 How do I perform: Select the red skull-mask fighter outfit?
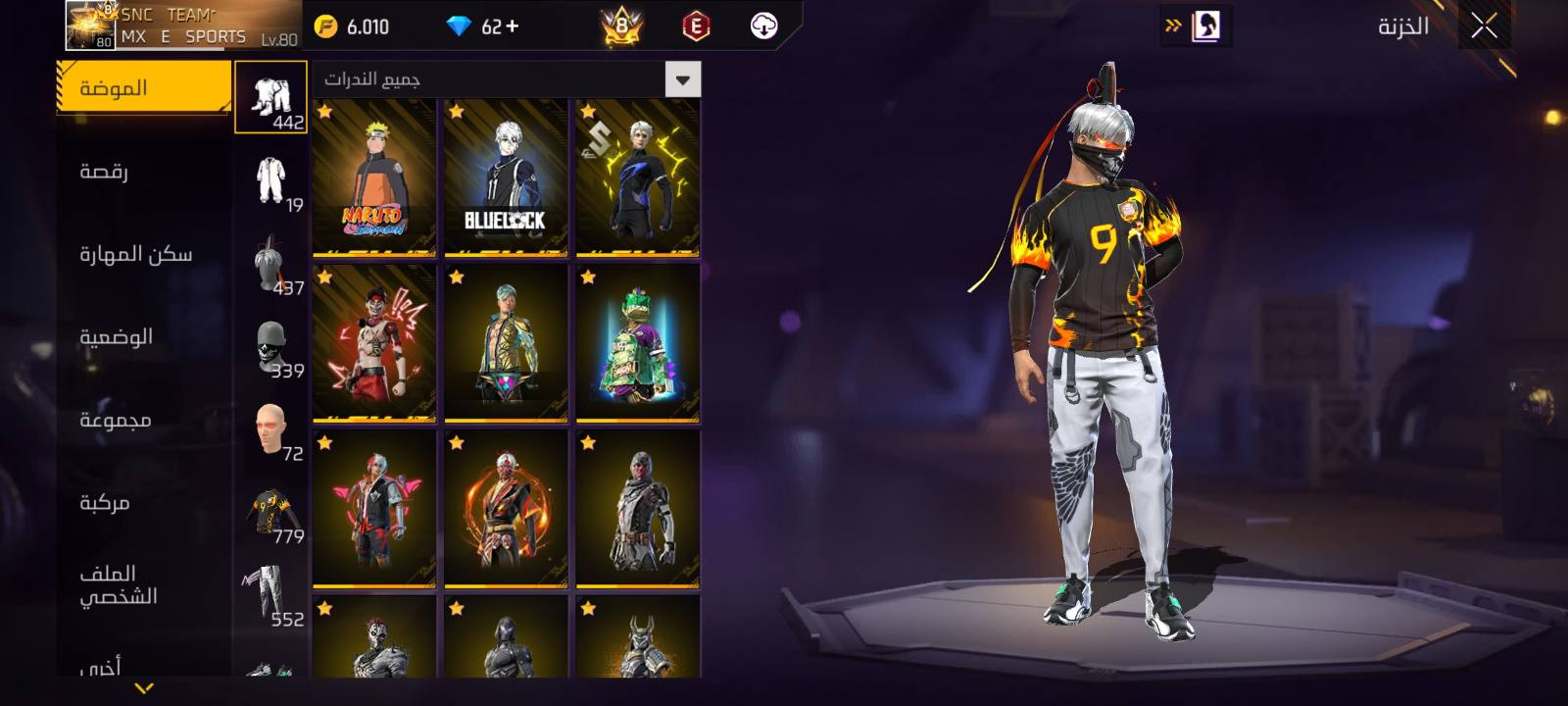tap(374, 342)
